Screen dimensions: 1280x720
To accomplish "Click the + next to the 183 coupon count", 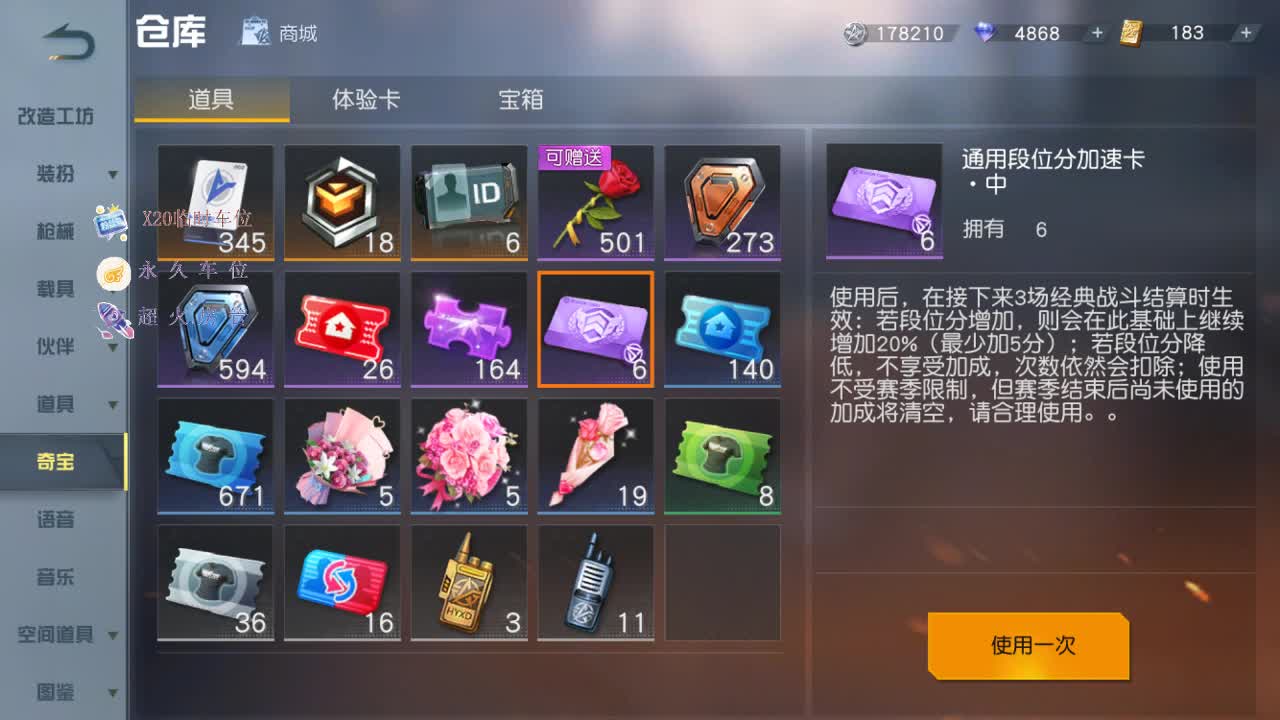I will [x=1245, y=33].
